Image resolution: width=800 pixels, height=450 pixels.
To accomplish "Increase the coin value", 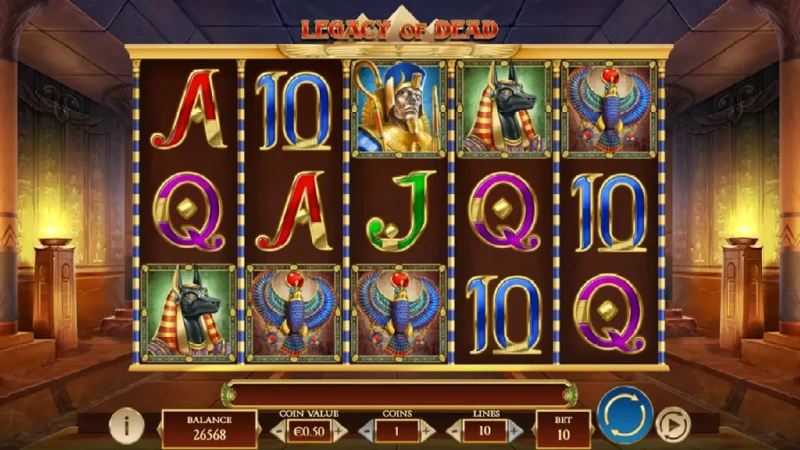I will point(340,431).
